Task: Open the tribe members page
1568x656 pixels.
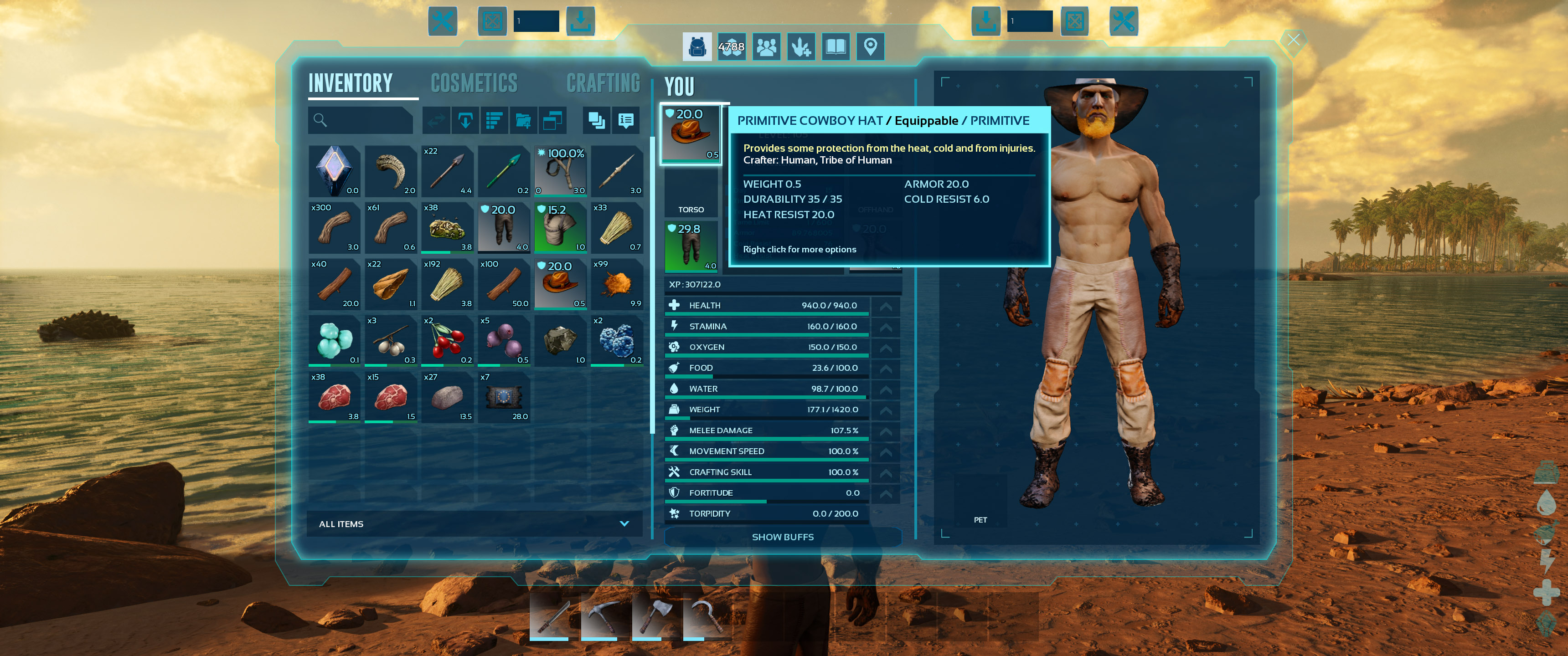Action: coord(766,47)
